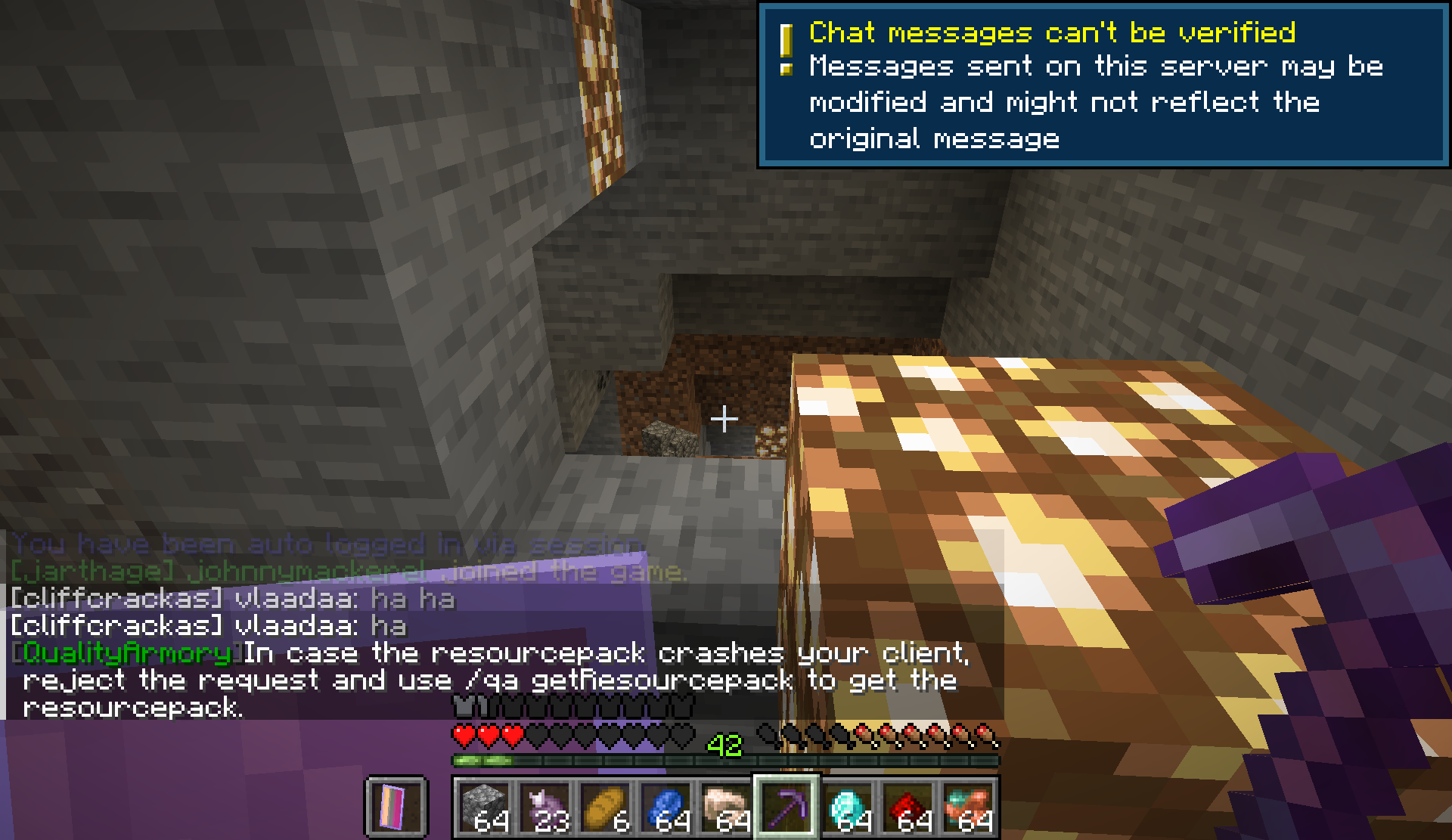Screen dimensions: 1452x840
Task: Click the QualityArmory resourcepack chat message
Action: click(x=492, y=680)
